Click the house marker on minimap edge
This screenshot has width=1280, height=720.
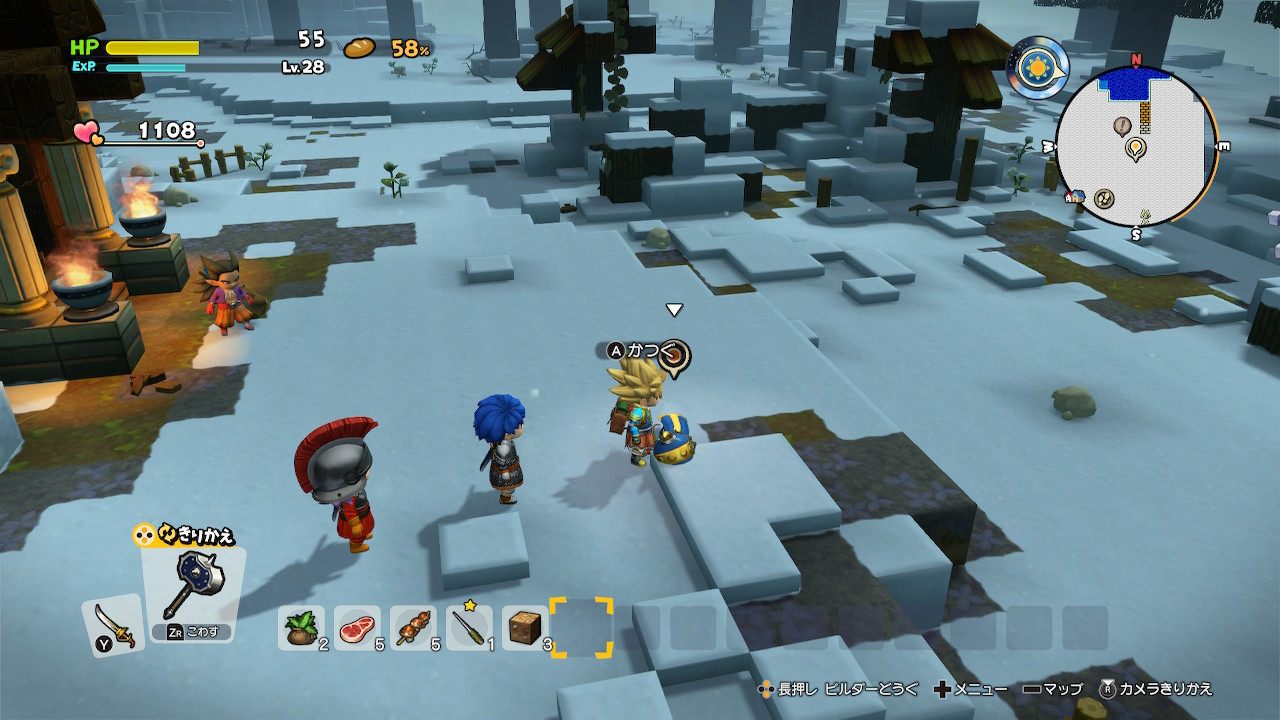[1076, 197]
